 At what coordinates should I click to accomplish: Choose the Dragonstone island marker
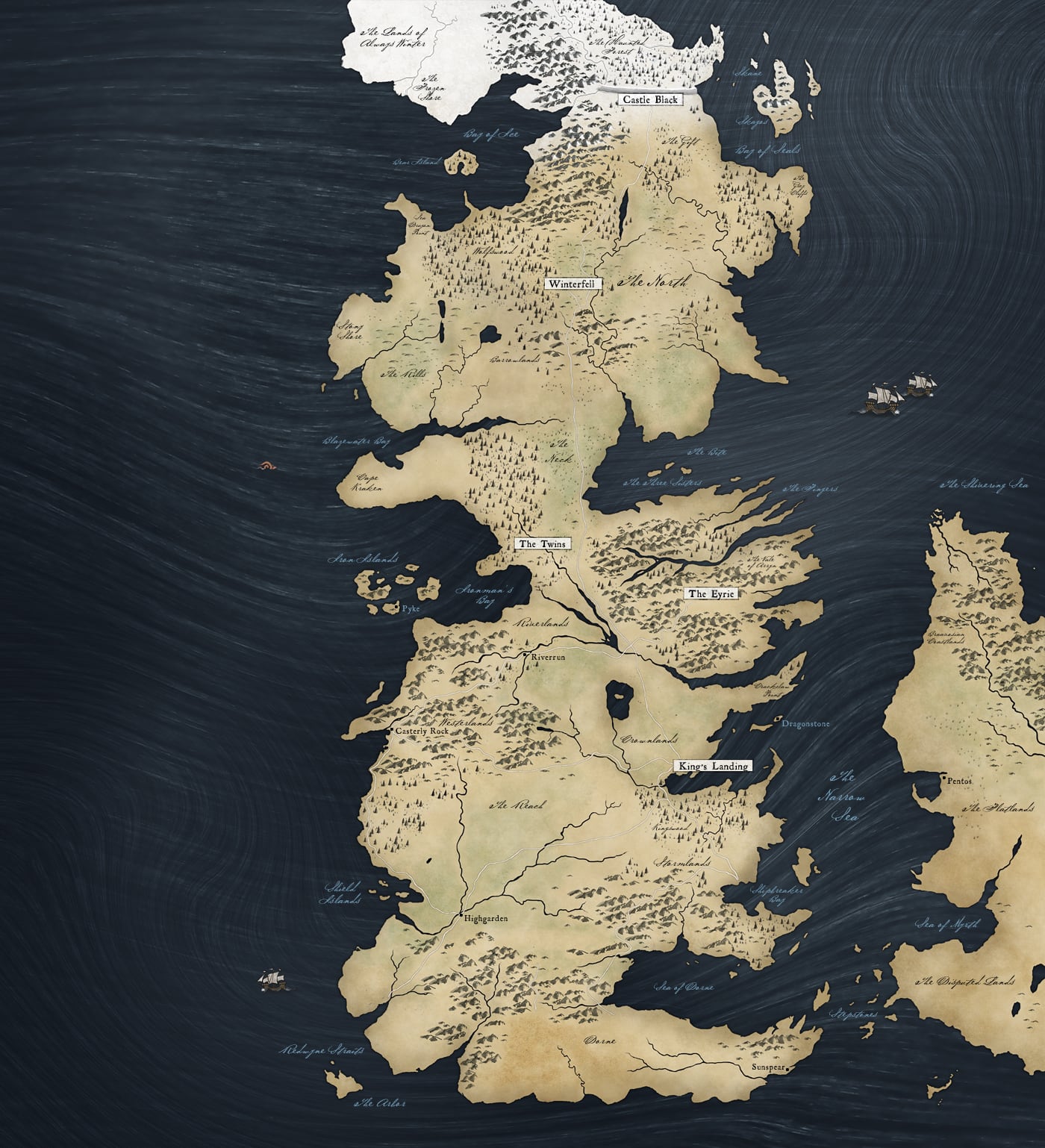777,720
